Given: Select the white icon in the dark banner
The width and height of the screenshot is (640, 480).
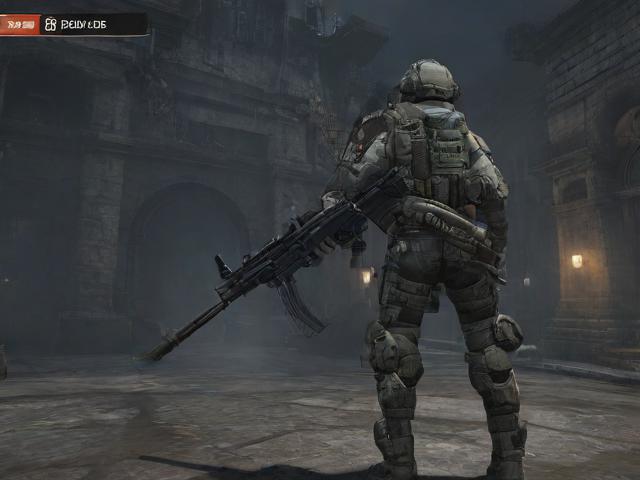Looking at the screenshot, I should pyautogui.click(x=51, y=24).
